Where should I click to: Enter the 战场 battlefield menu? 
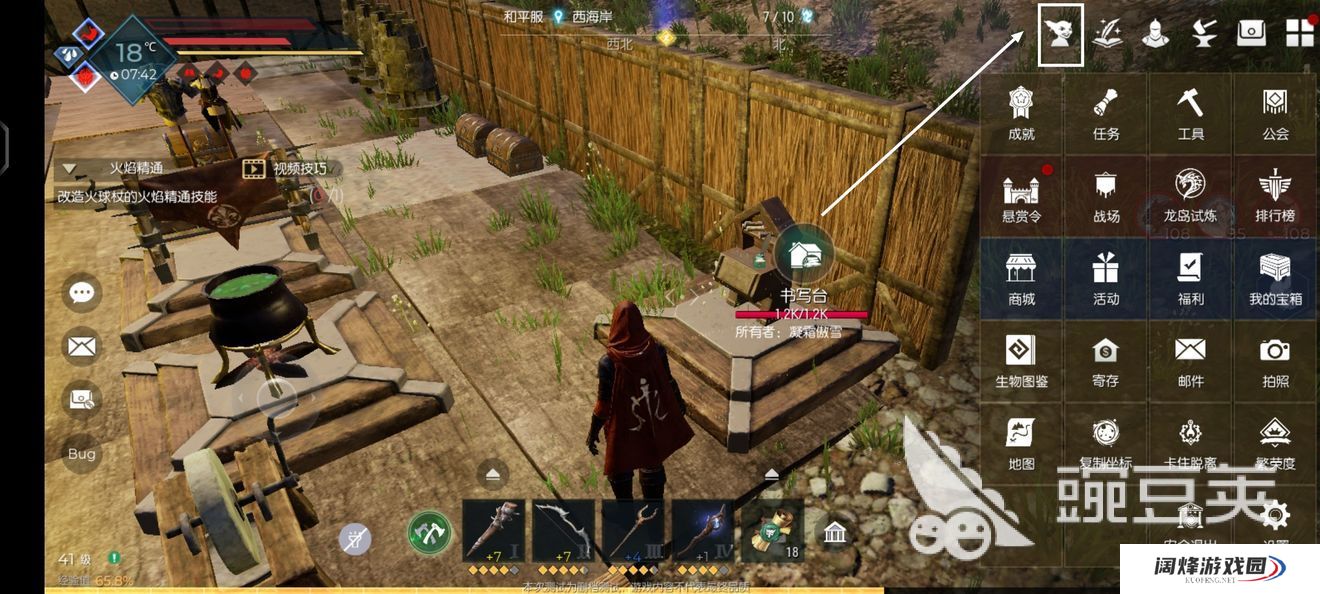point(1106,196)
